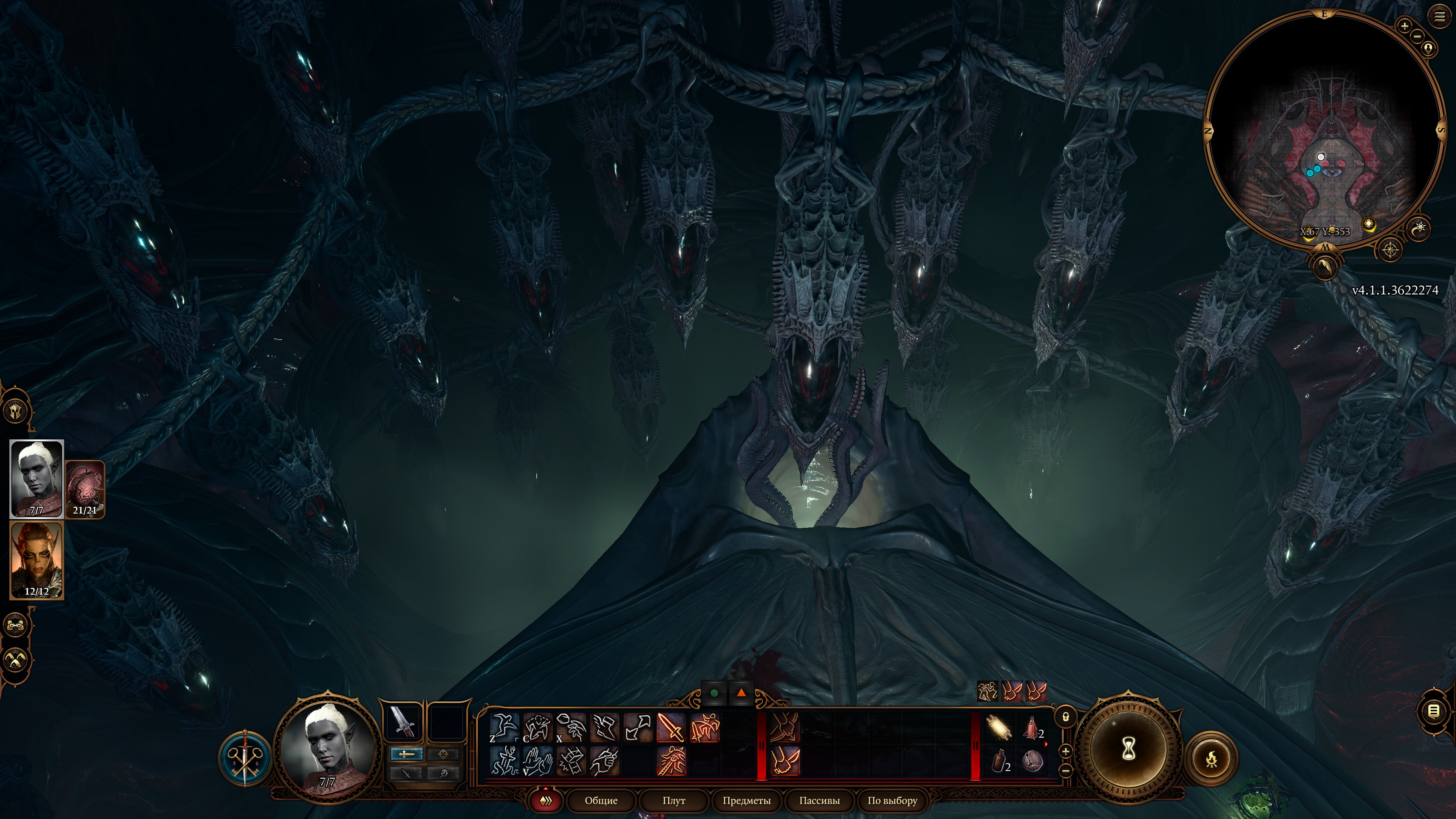
Task: Open the campfire rest menu
Action: [1211, 759]
